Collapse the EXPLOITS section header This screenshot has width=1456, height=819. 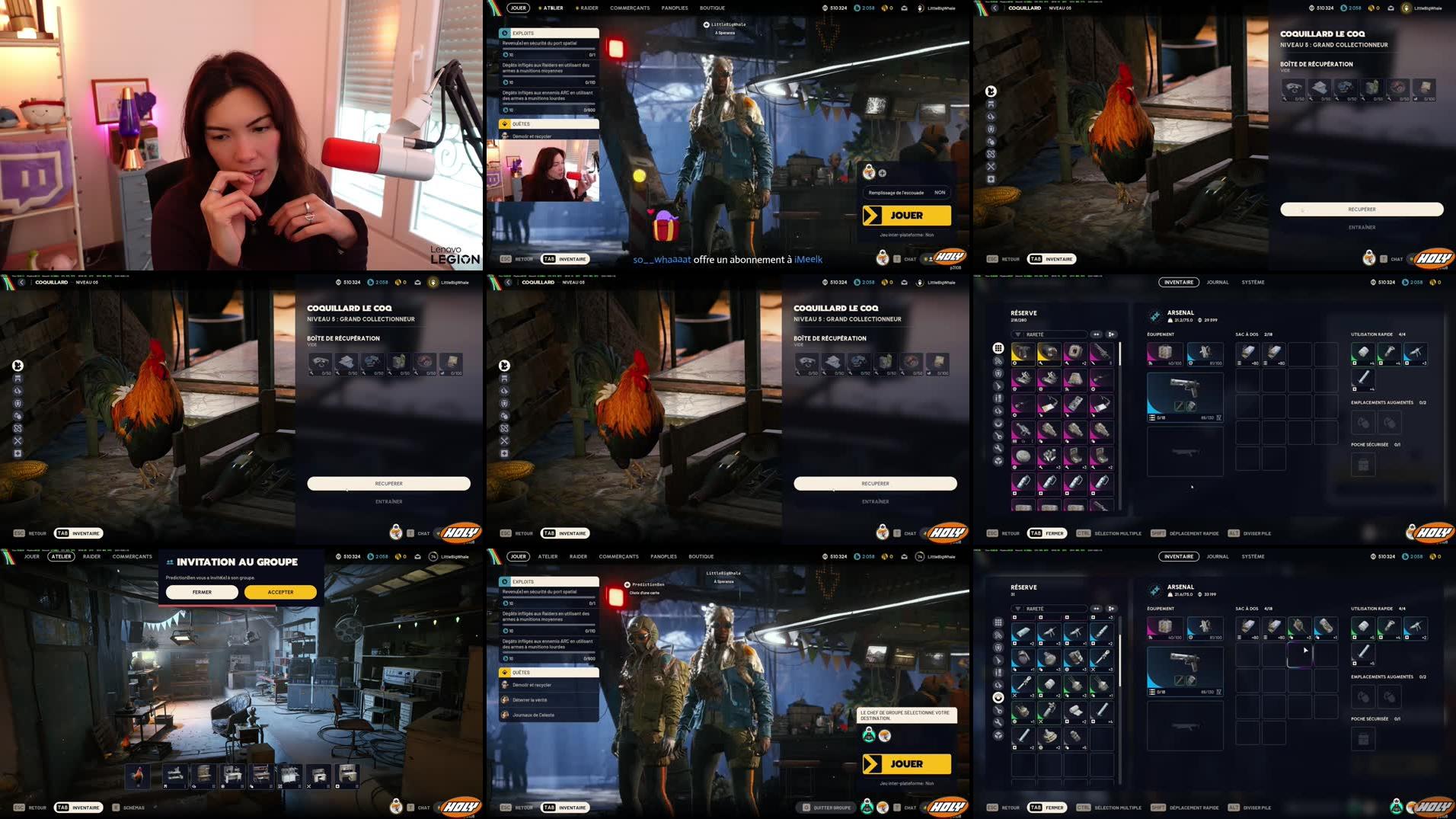547,33
